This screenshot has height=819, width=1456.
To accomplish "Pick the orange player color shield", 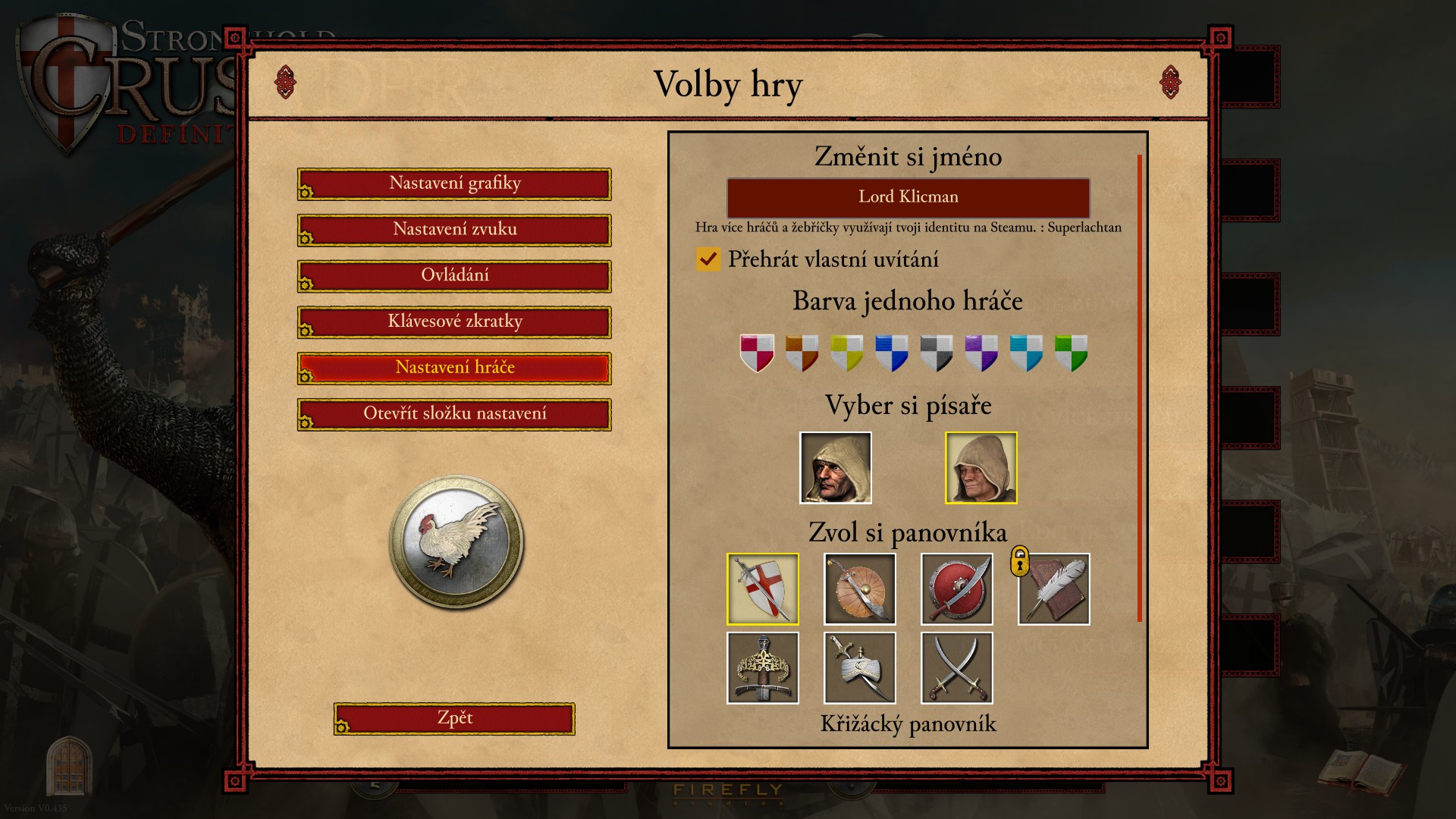I will click(802, 353).
